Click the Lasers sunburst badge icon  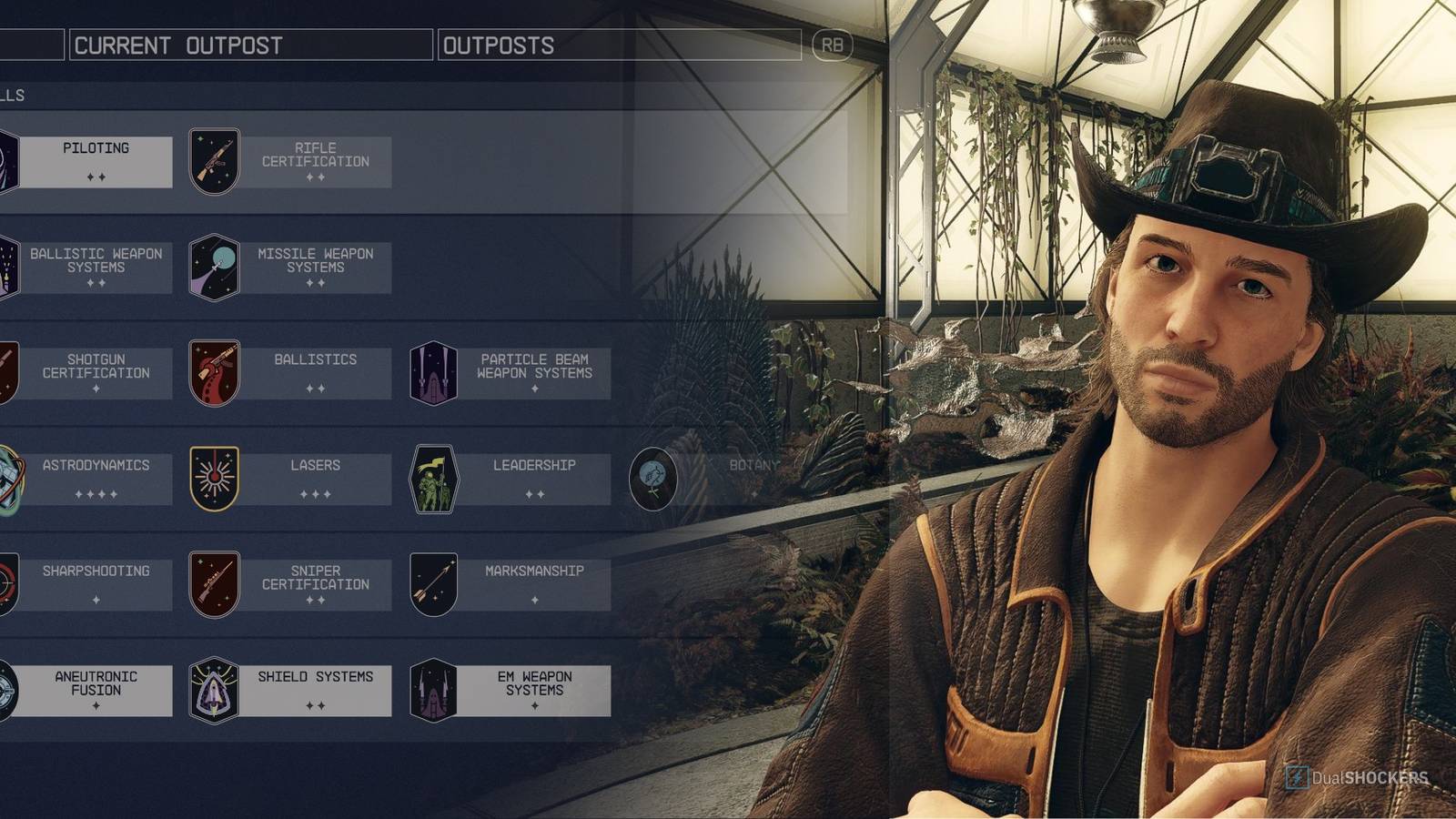pyautogui.click(x=214, y=479)
